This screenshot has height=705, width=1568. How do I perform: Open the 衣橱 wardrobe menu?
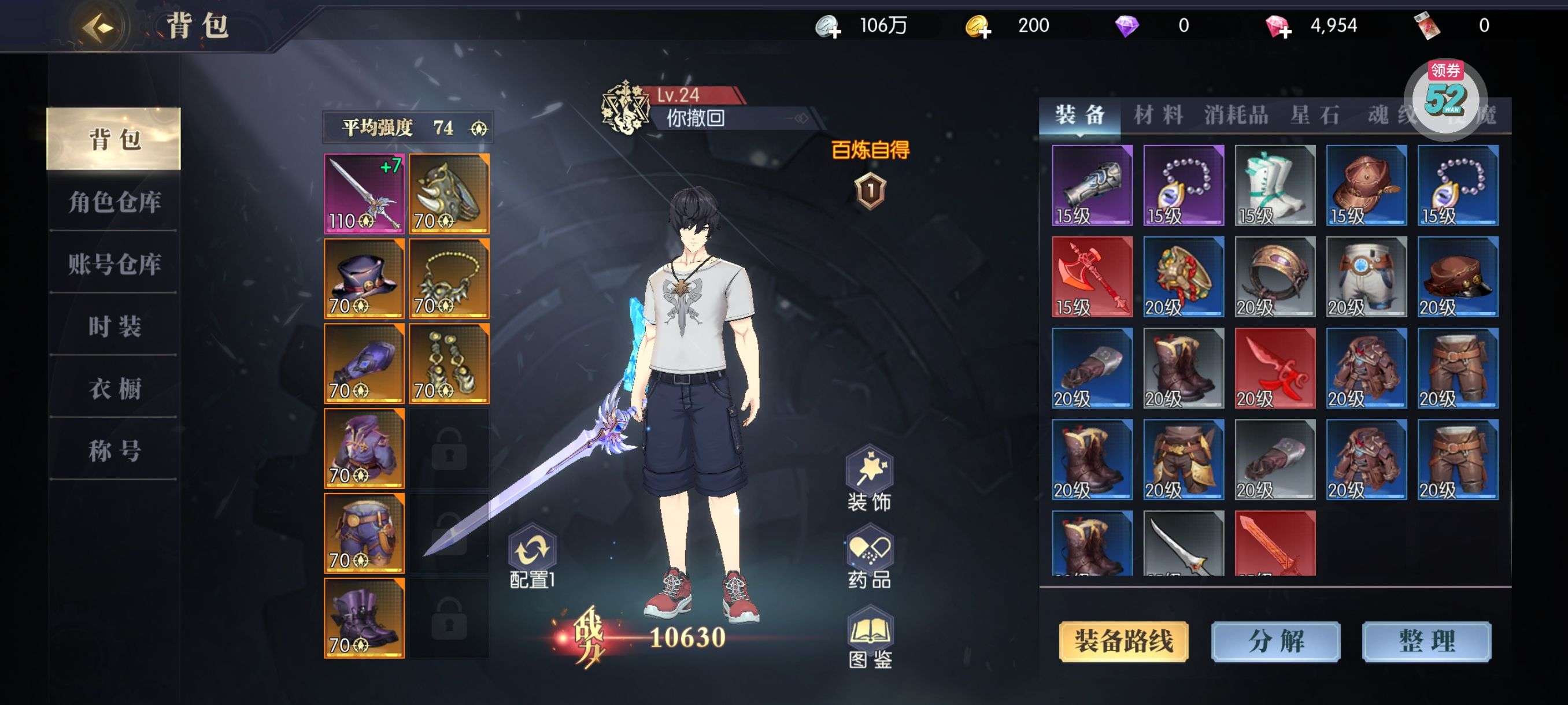(x=114, y=388)
